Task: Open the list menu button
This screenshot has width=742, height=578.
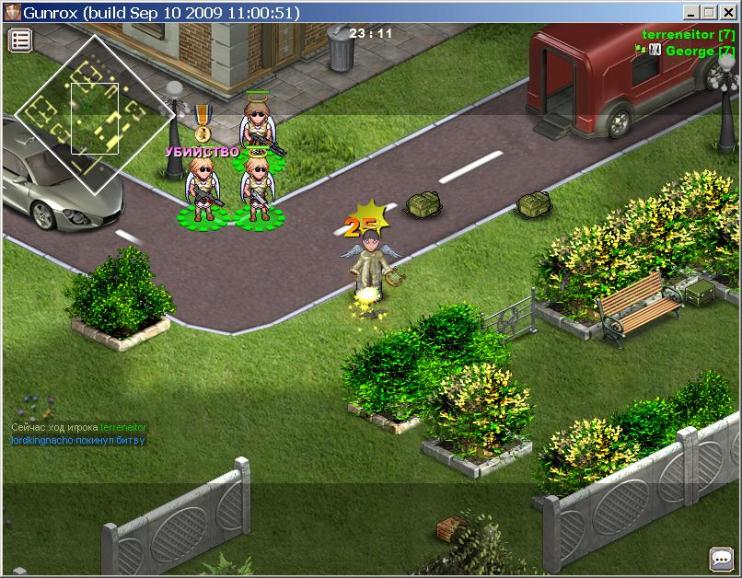Action: pos(21,40)
